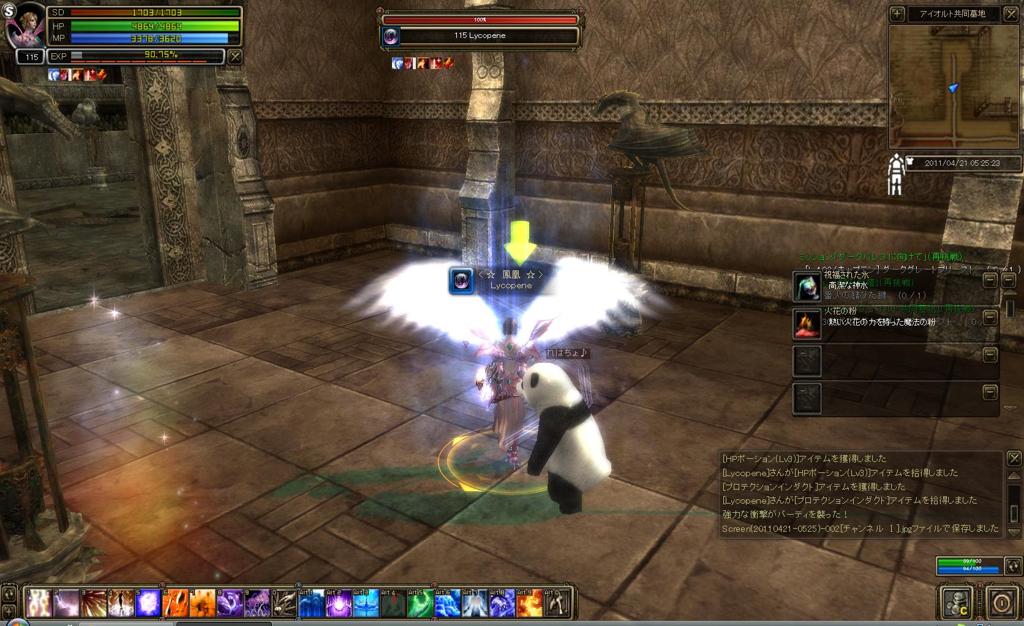Viewport: 1024px width, 626px height.
Task: Close the chat log window
Action: pyautogui.click(x=1013, y=461)
